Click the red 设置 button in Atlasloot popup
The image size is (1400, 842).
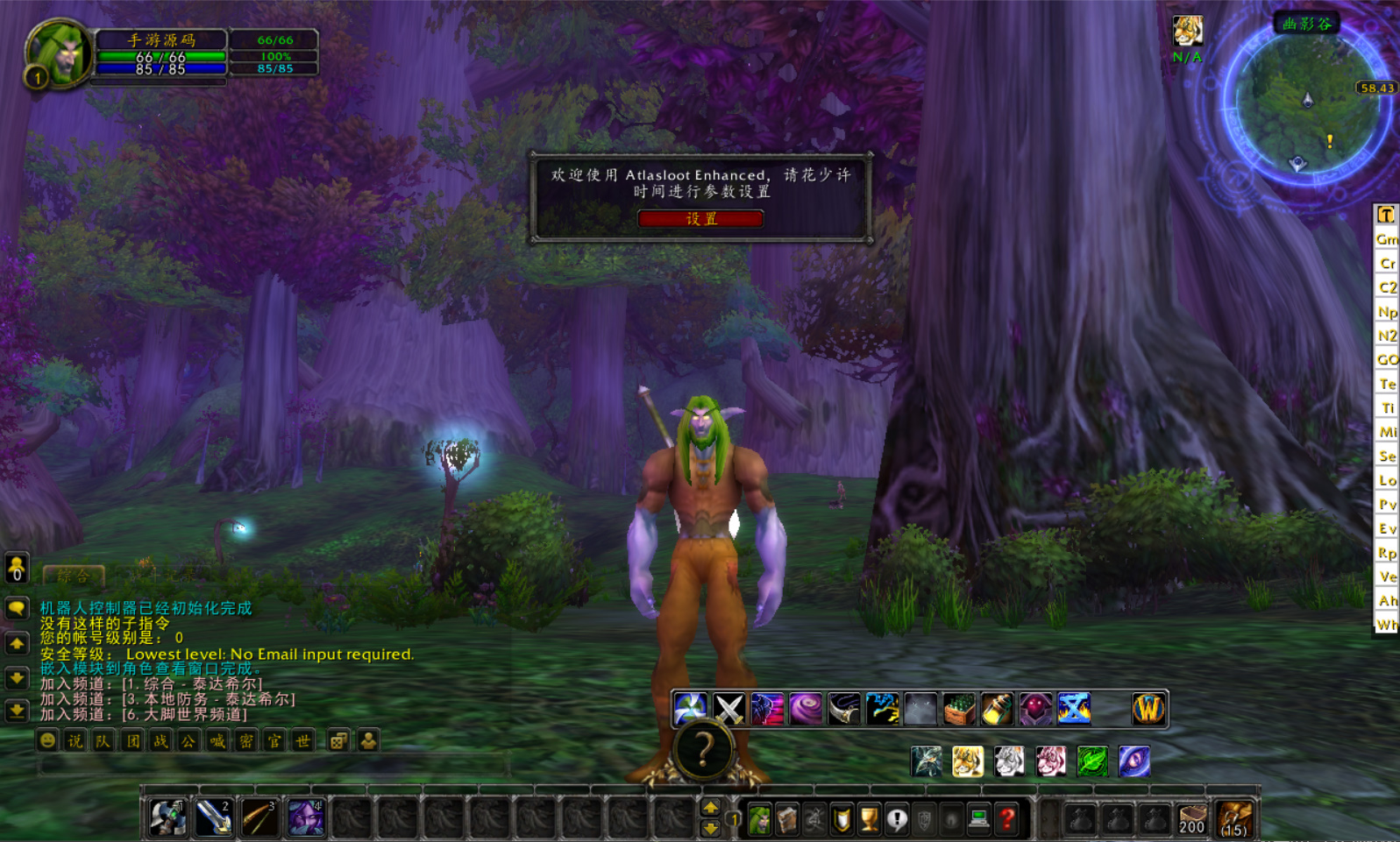tap(700, 218)
